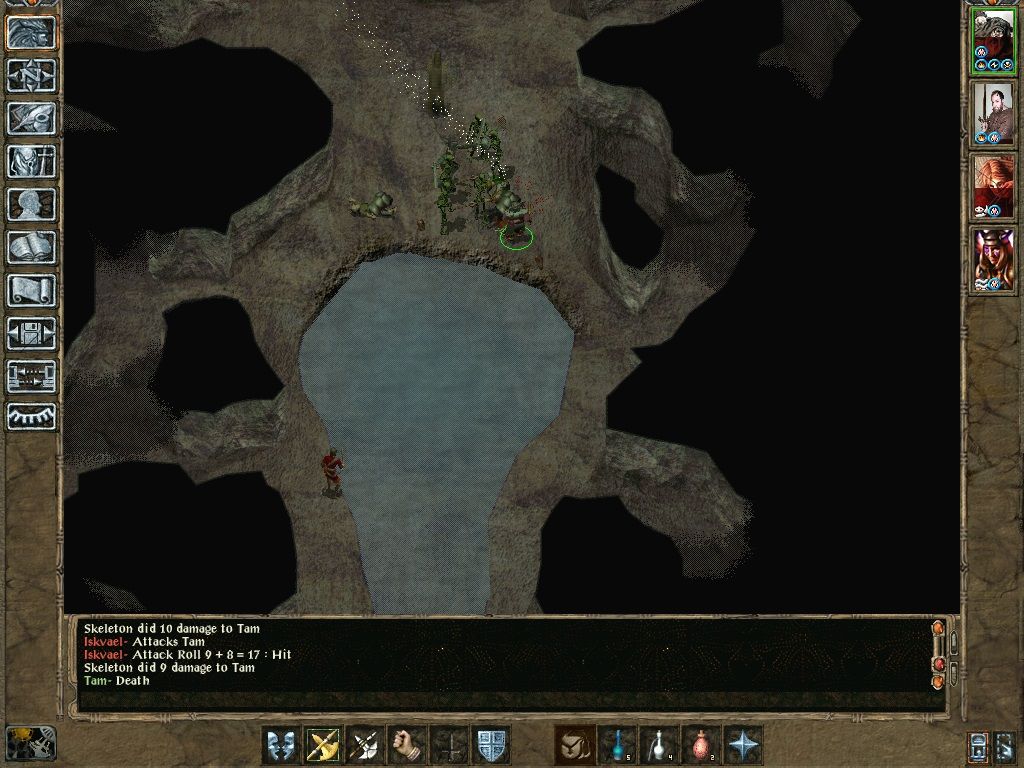Choose the golden axe weapon slot
This screenshot has width=1024, height=768.
(x=323, y=745)
